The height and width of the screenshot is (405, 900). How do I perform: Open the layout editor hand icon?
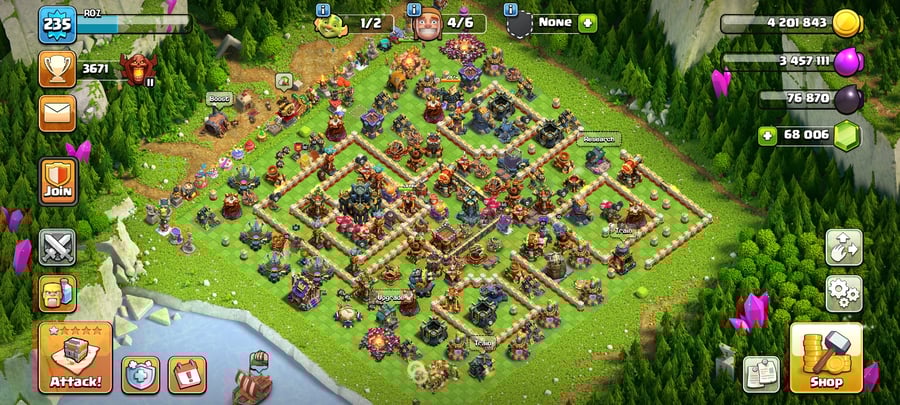coord(843,248)
